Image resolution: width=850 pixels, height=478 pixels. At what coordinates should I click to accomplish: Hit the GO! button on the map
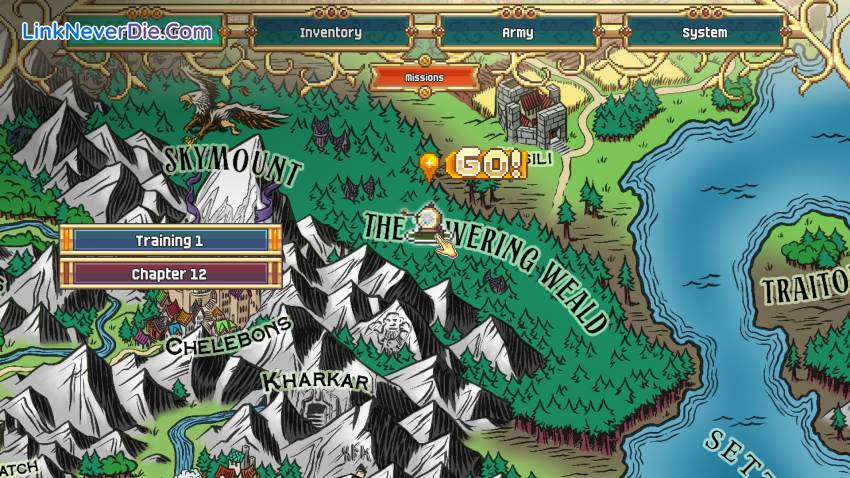pos(485,164)
